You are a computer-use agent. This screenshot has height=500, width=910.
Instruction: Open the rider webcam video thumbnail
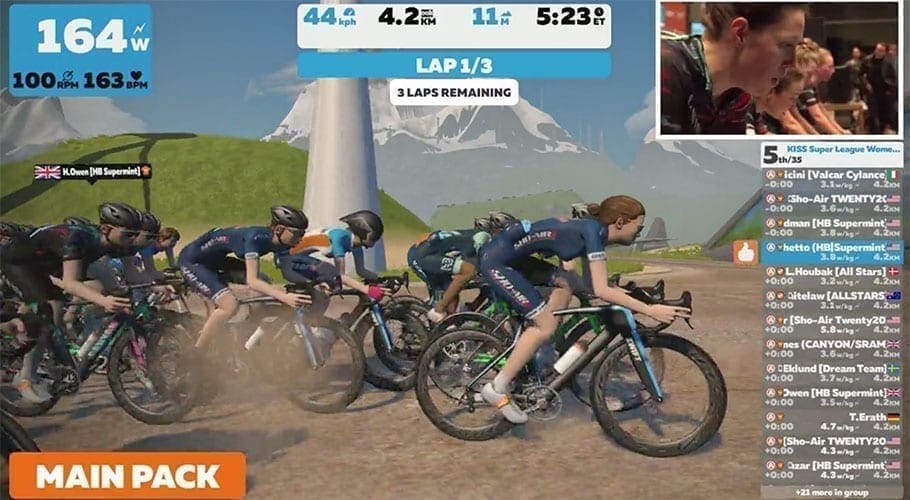(780, 68)
